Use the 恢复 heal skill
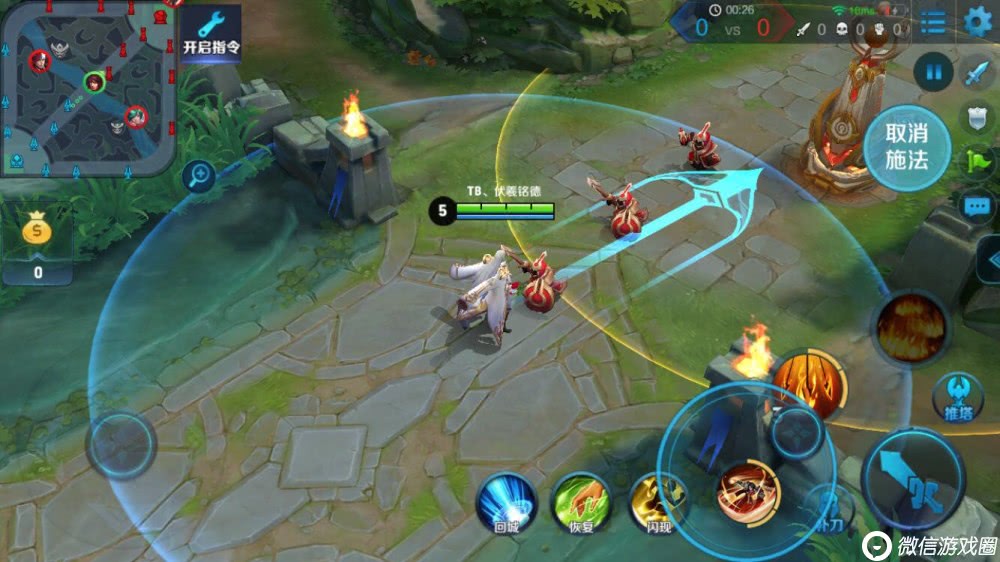Screen dimensions: 1000x562 (x=582, y=502)
